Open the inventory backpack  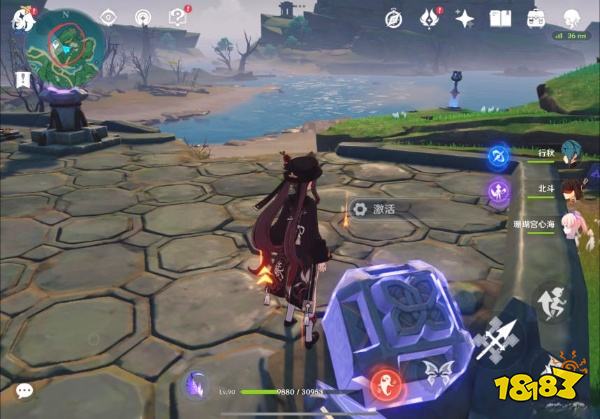(x=536, y=18)
